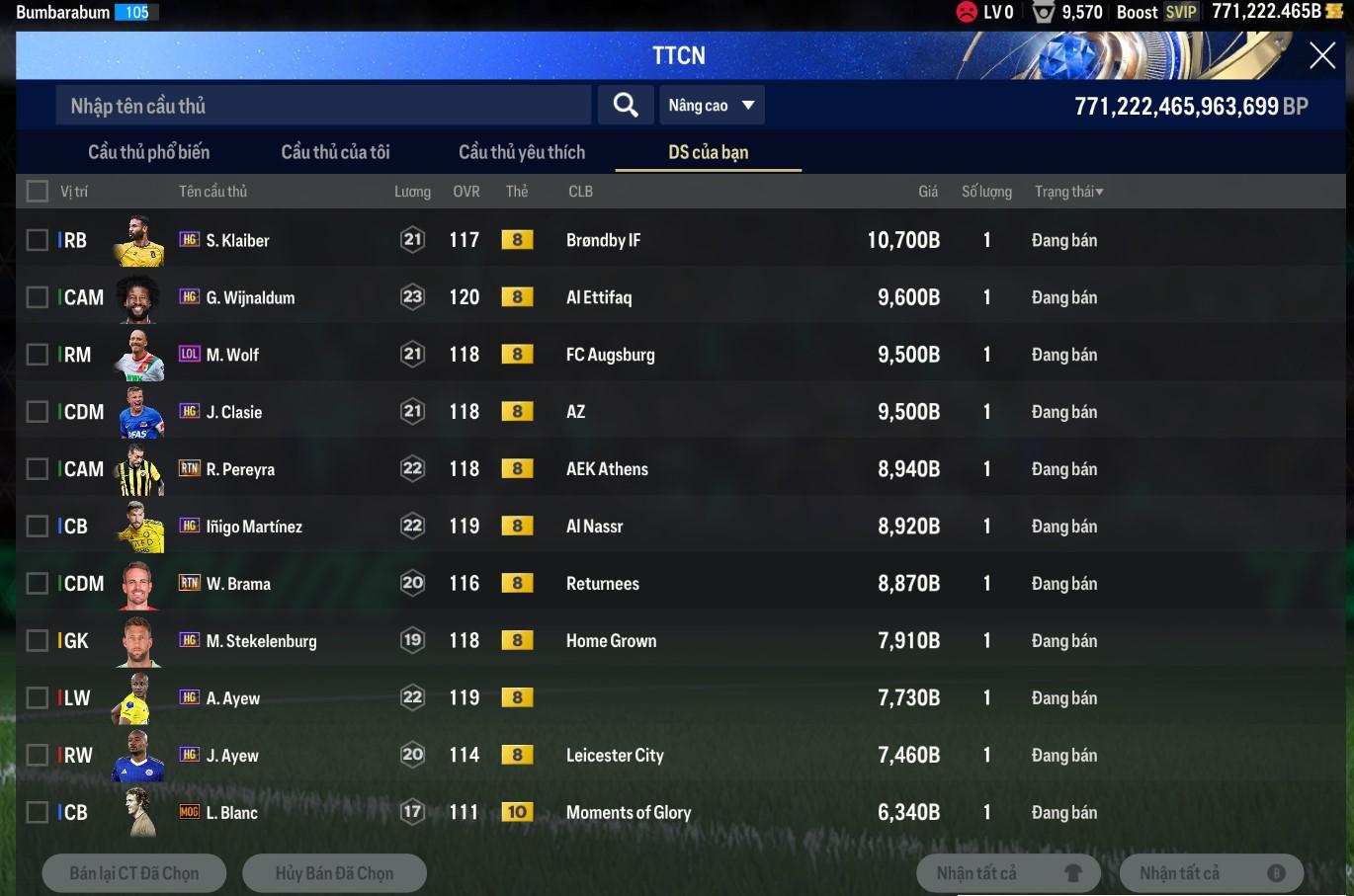Click Nhận tất cả with coin icon
1354x896 pixels.
click(x=1211, y=873)
